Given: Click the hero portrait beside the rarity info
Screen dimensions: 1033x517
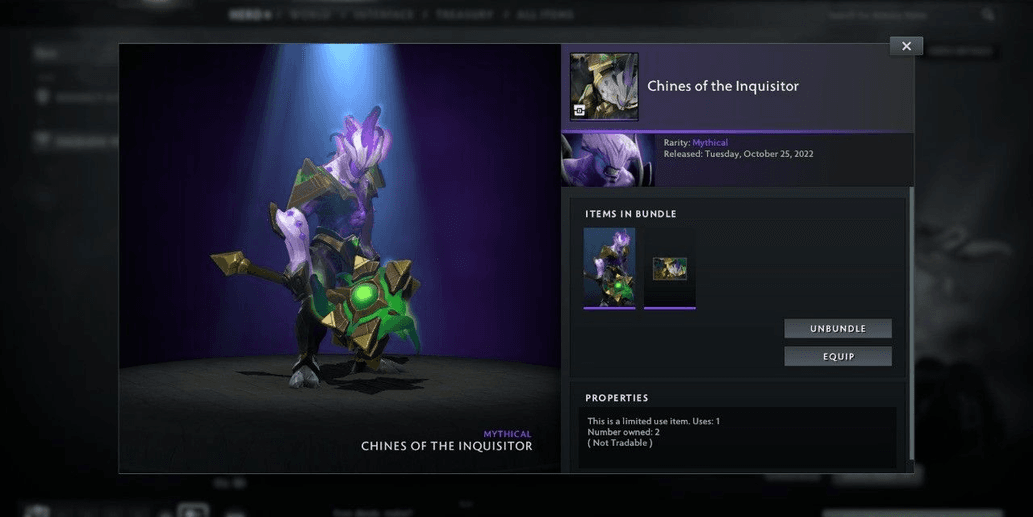Looking at the screenshot, I should point(608,160).
